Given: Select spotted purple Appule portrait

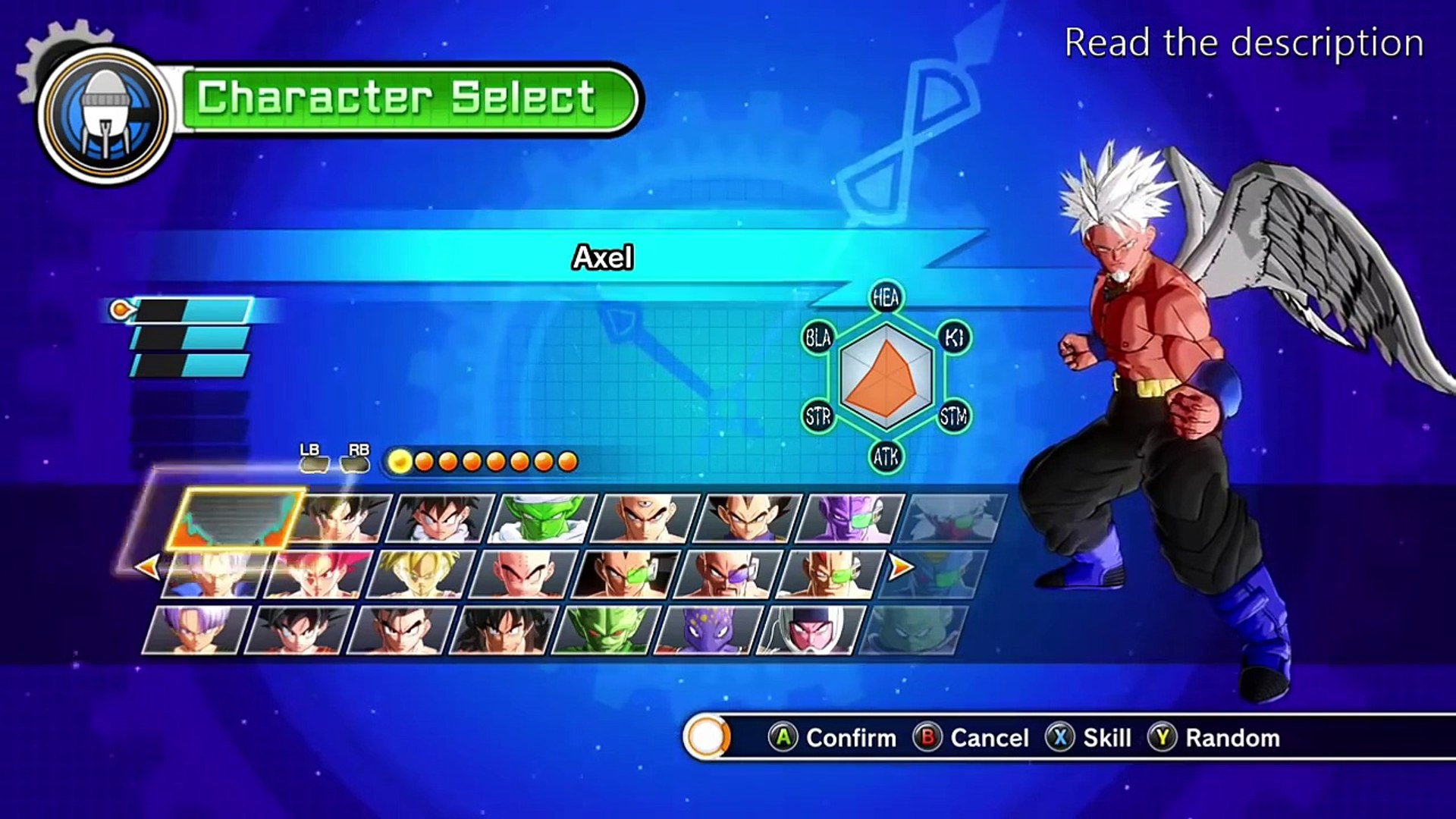Looking at the screenshot, I should (707, 629).
